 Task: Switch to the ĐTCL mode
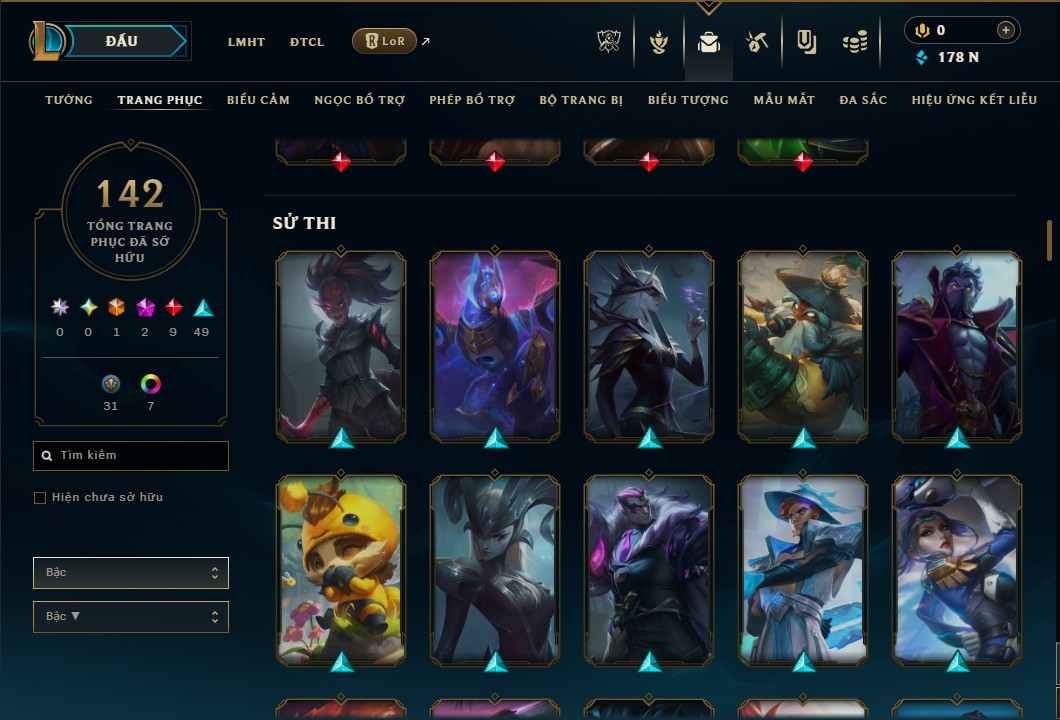[307, 42]
